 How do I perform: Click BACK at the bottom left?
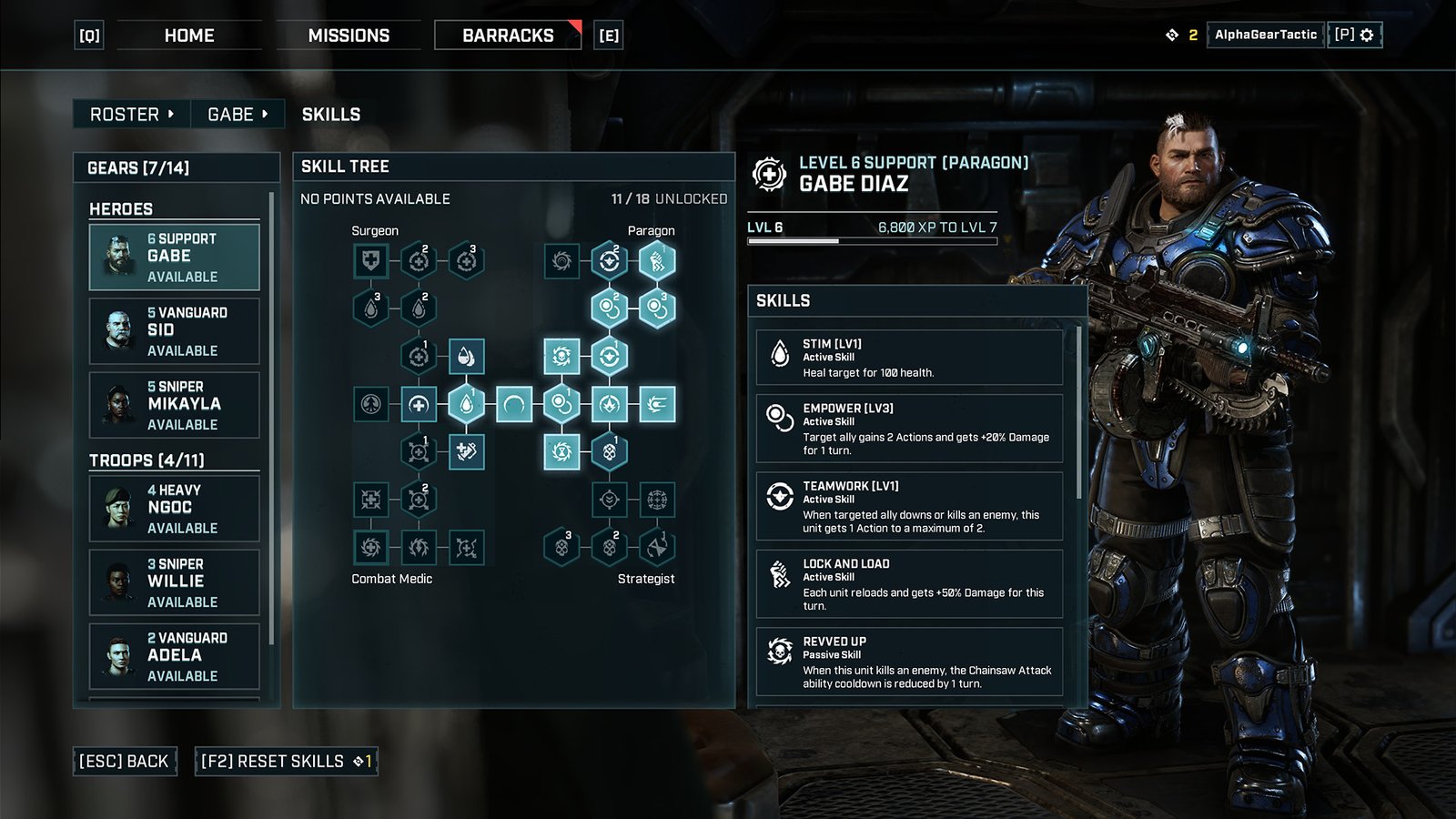pos(124,761)
